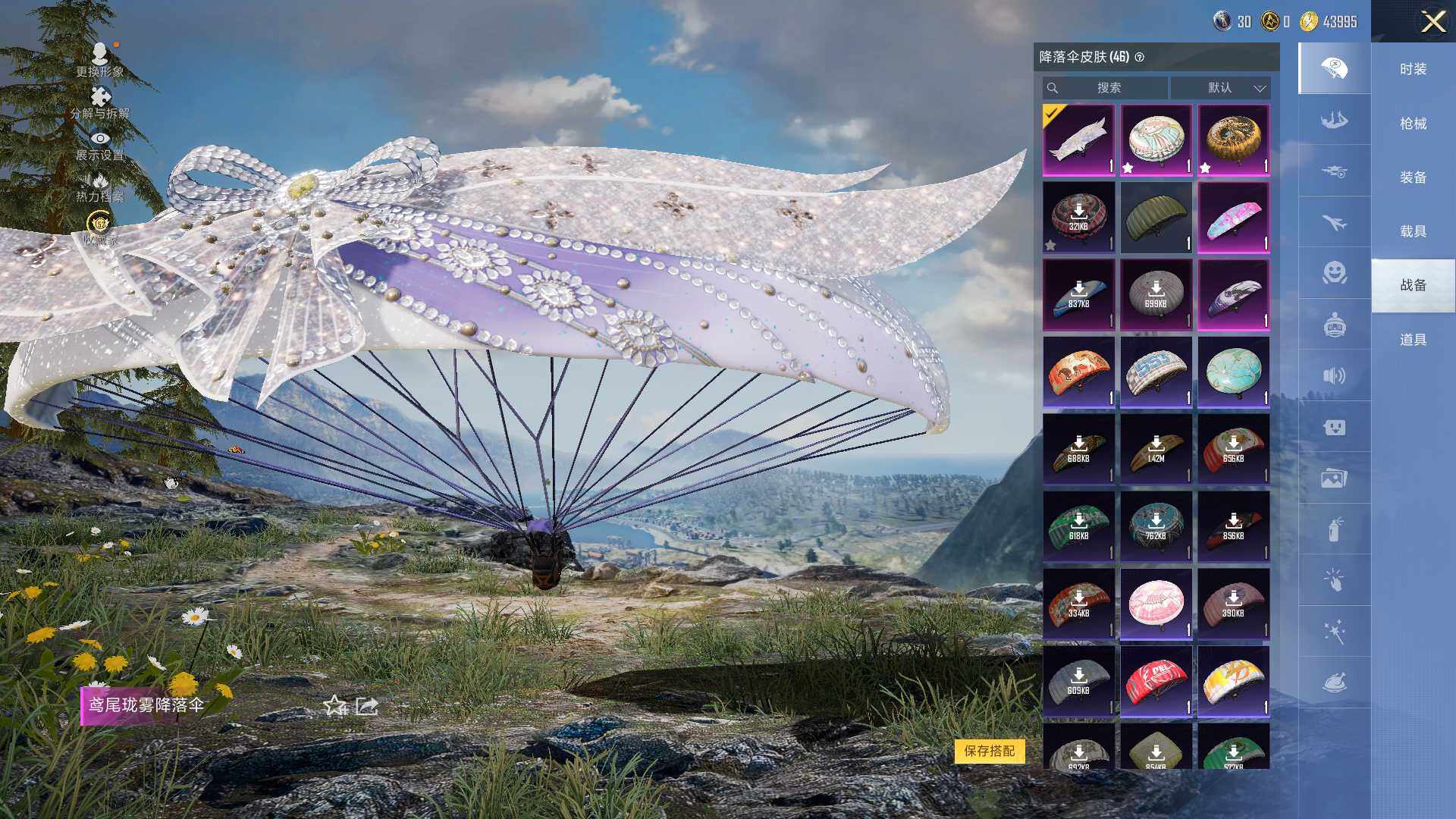Click the 保存搭配 button
Viewport: 1456px width, 819px height.
(989, 751)
